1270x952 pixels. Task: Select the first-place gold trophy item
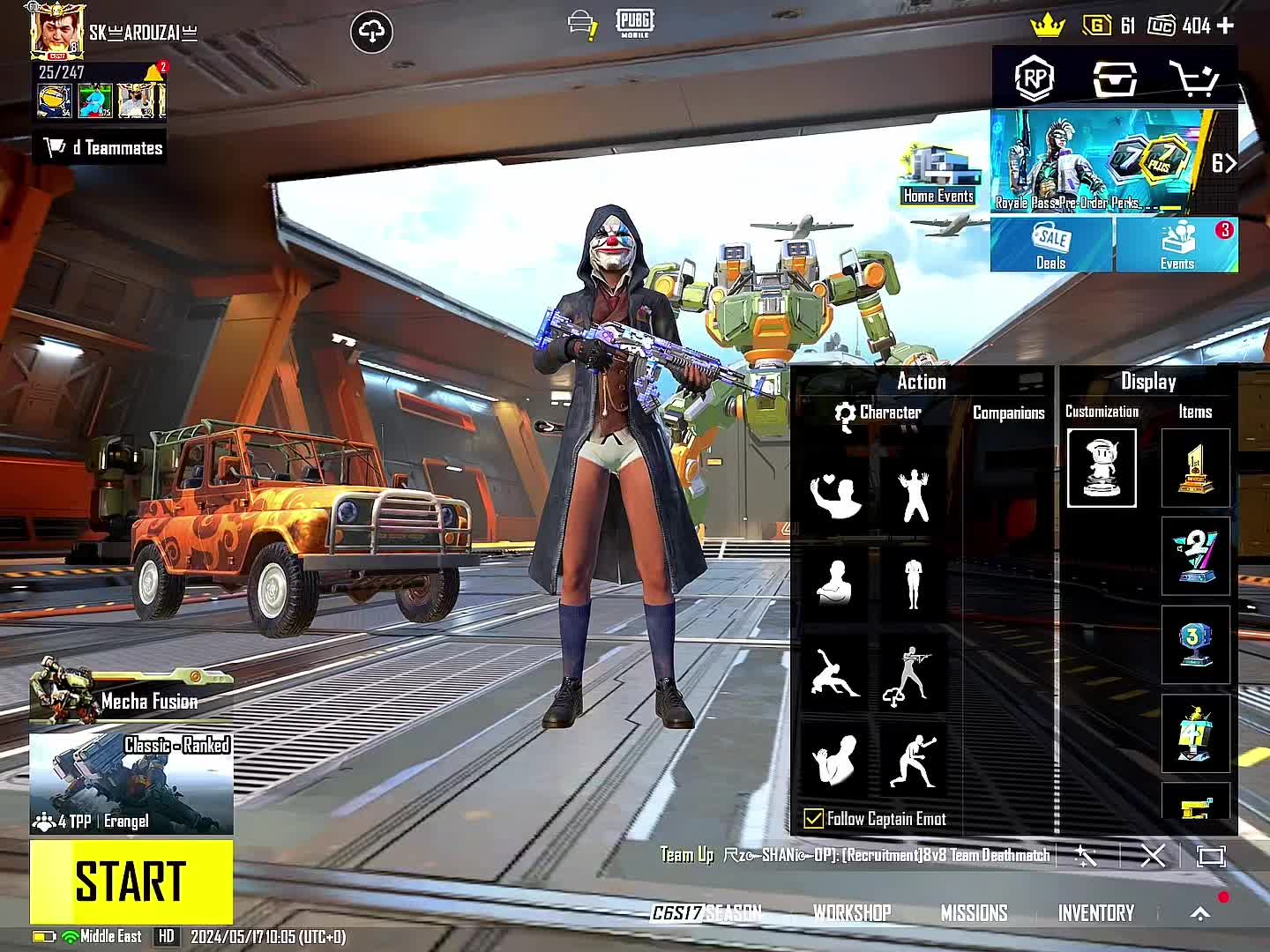click(x=1195, y=468)
